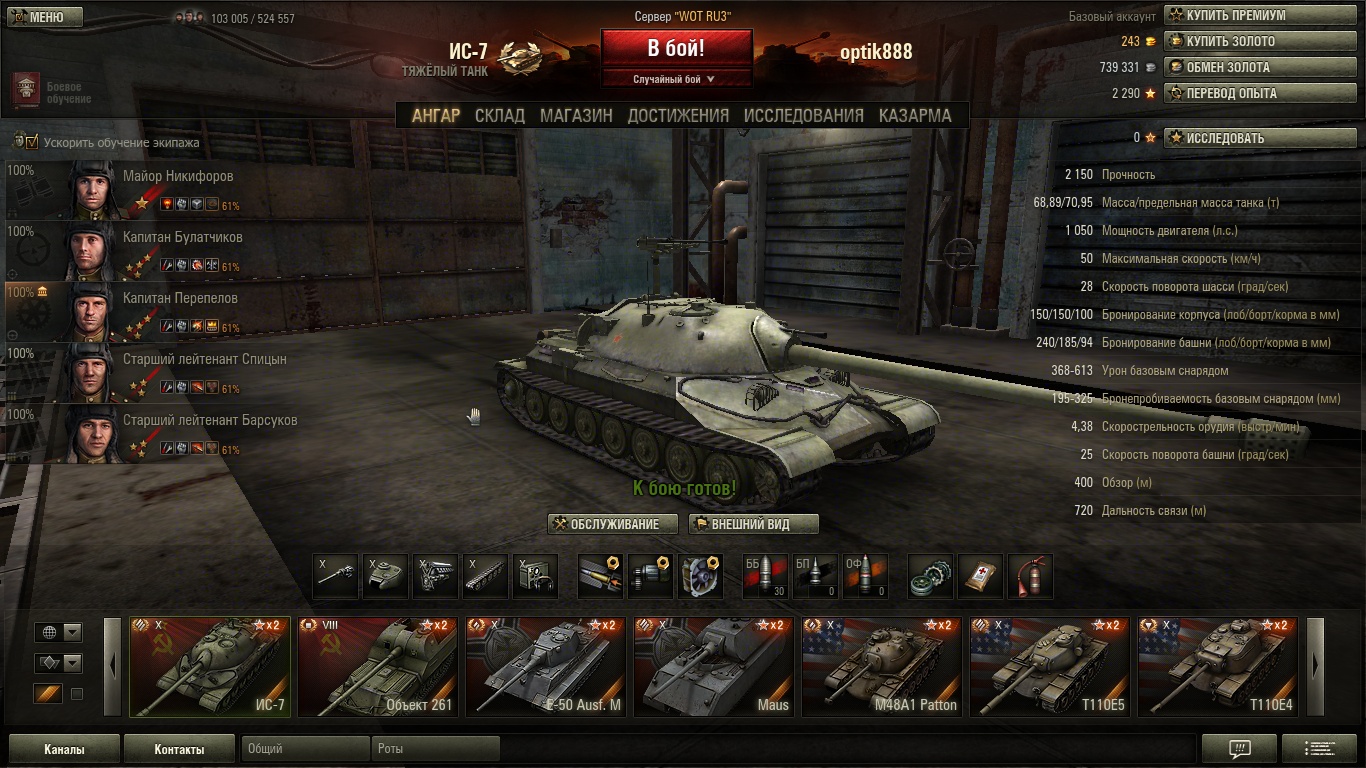
Task: Show the «ИССЛЕДОВАНИЯ» tab
Action: [x=803, y=115]
